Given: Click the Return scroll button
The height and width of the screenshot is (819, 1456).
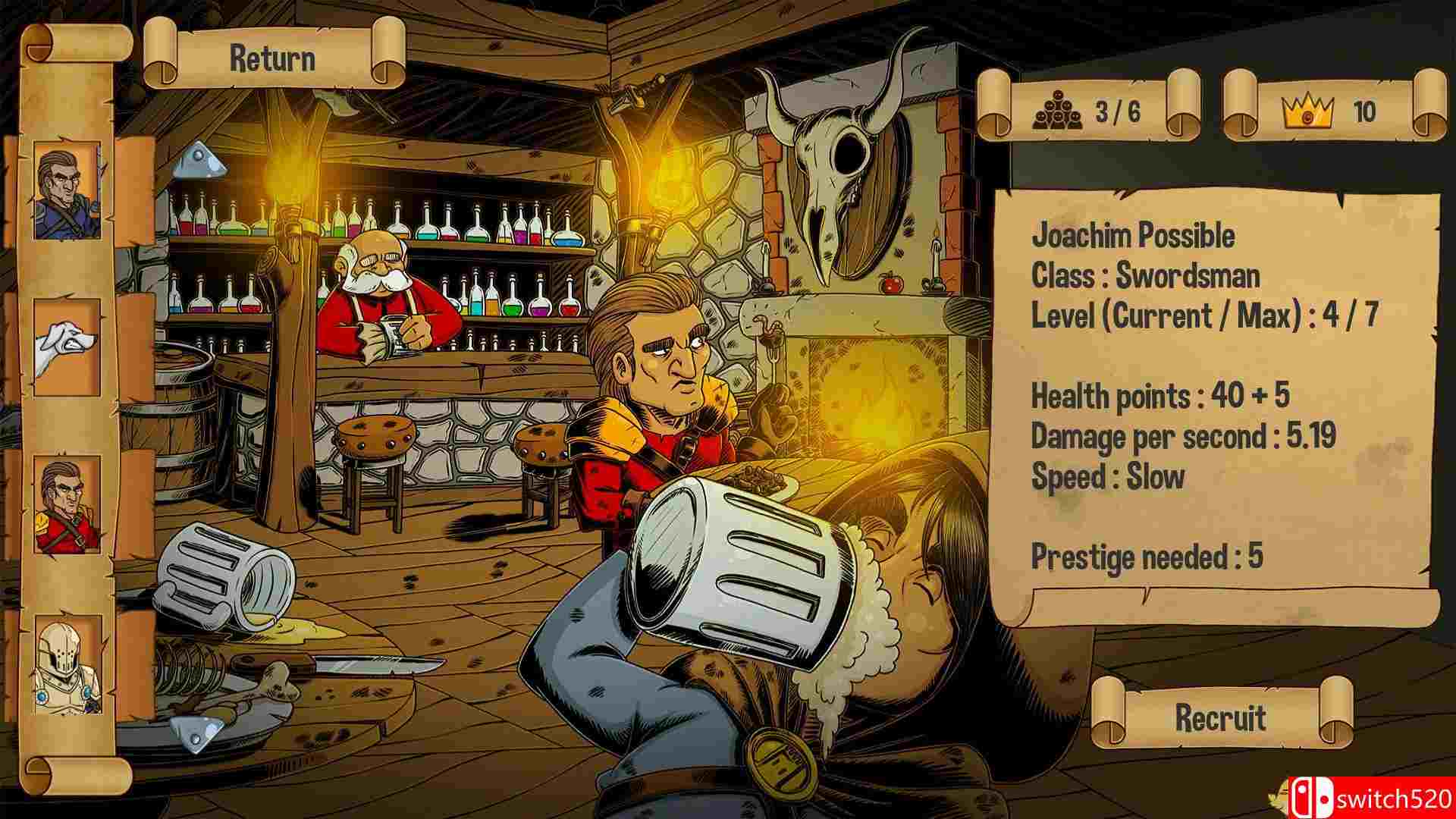Looking at the screenshot, I should pyautogui.click(x=273, y=59).
